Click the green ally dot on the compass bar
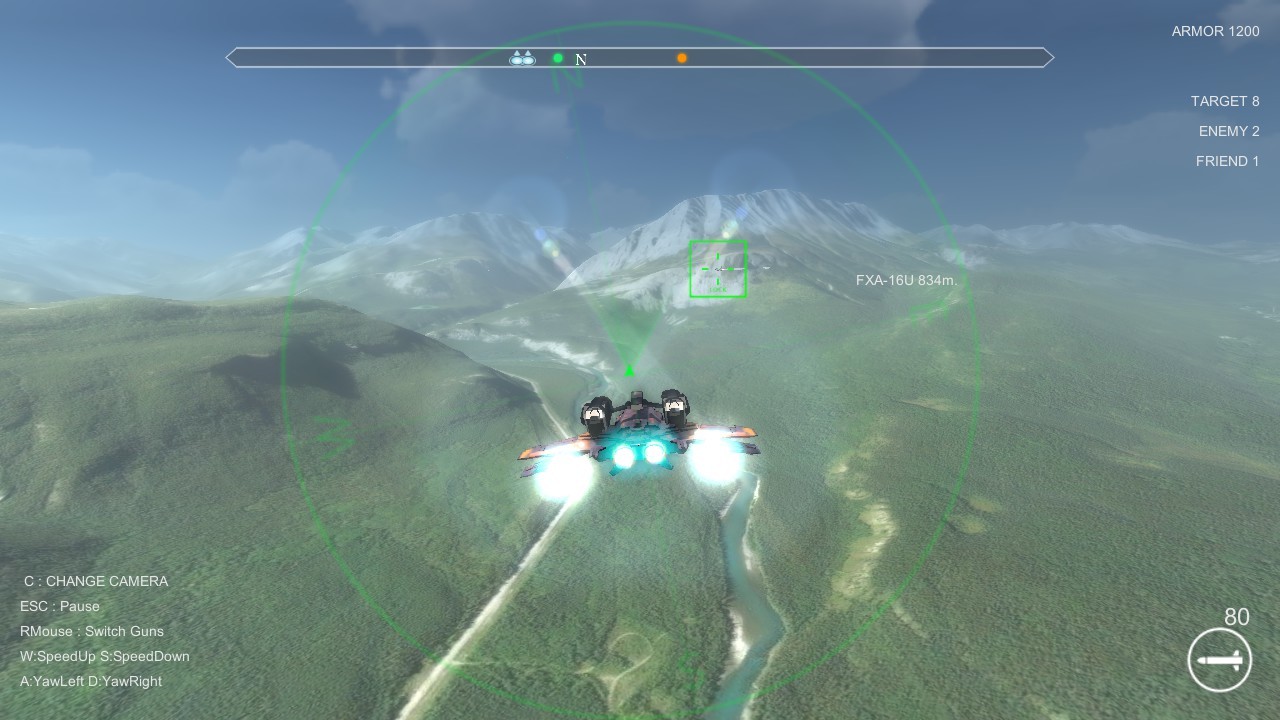This screenshot has height=720, width=1280. point(557,58)
